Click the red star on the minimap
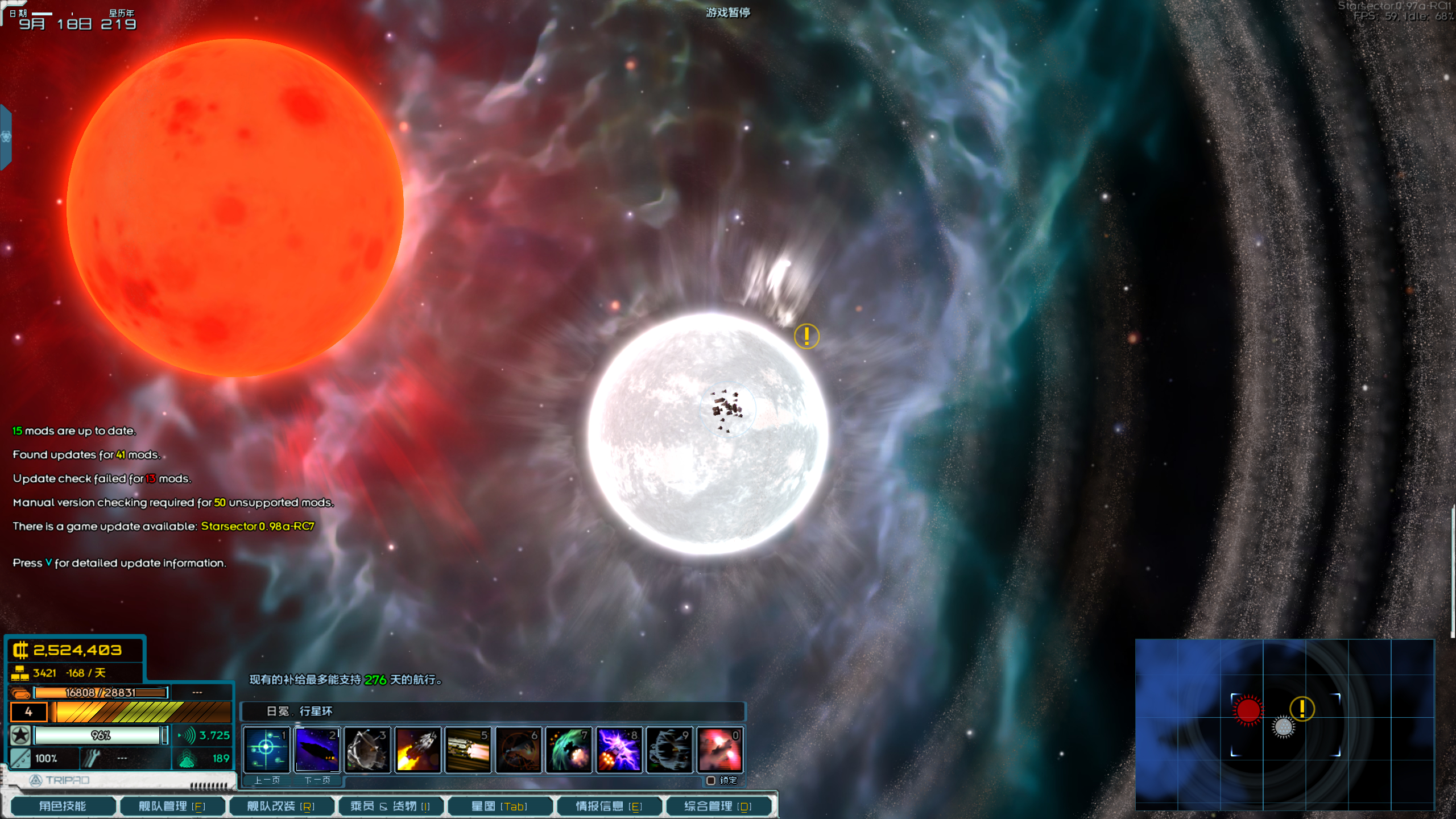1456x819 pixels. tap(1248, 710)
